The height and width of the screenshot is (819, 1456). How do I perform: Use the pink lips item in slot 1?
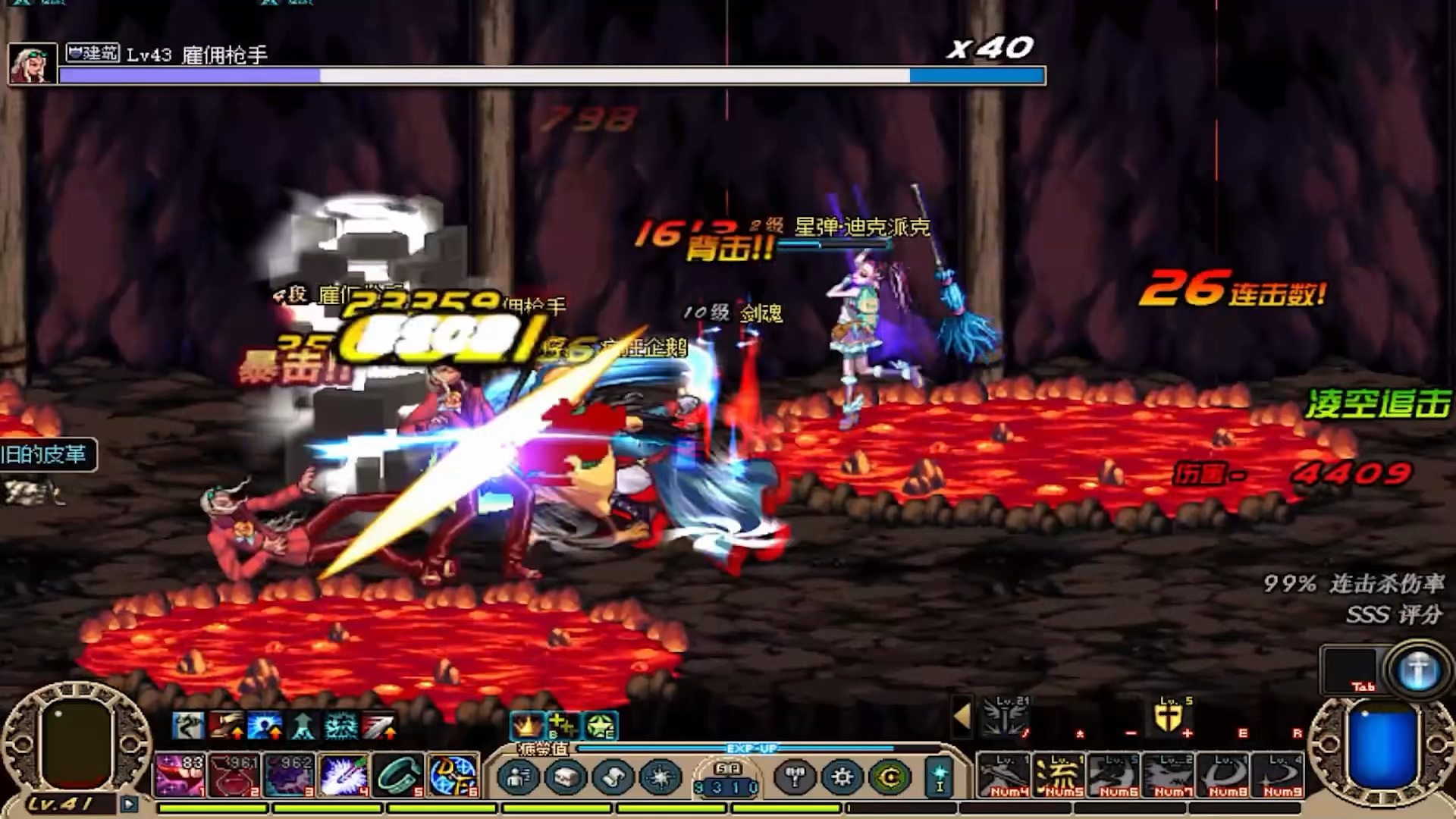179,775
